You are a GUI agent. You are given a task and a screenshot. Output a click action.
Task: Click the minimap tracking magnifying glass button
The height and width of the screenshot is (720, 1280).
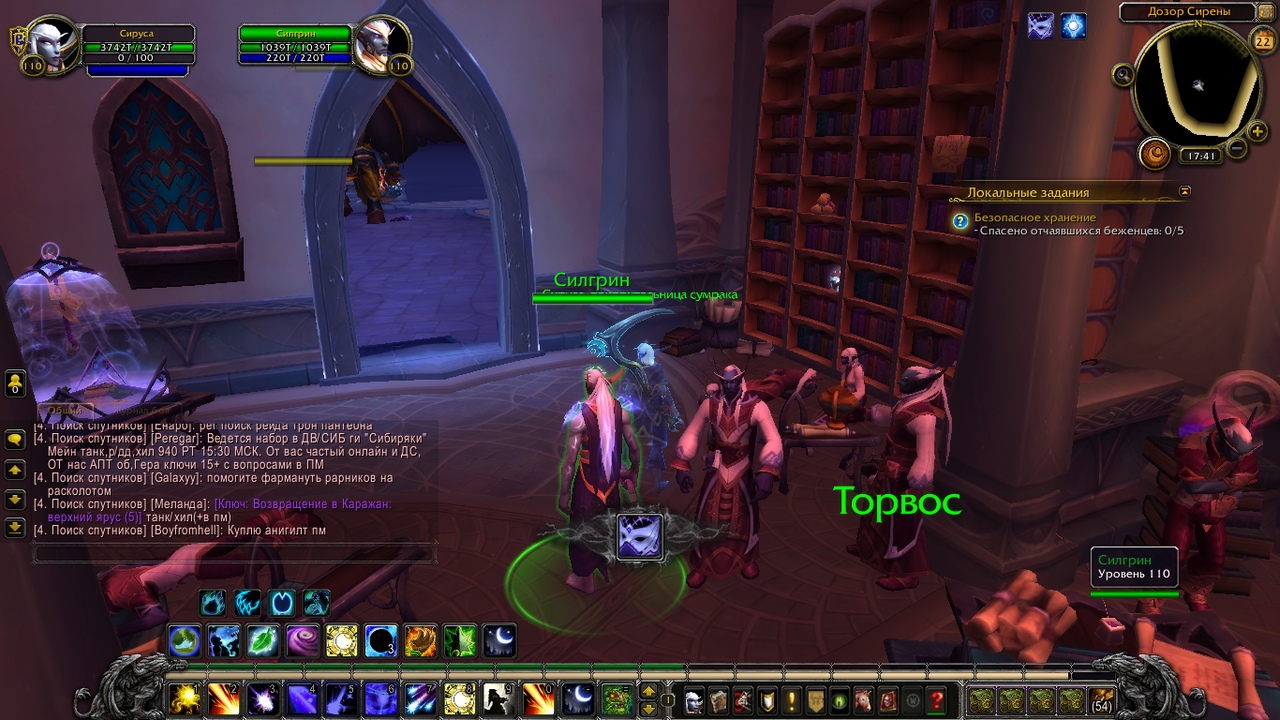[1123, 74]
